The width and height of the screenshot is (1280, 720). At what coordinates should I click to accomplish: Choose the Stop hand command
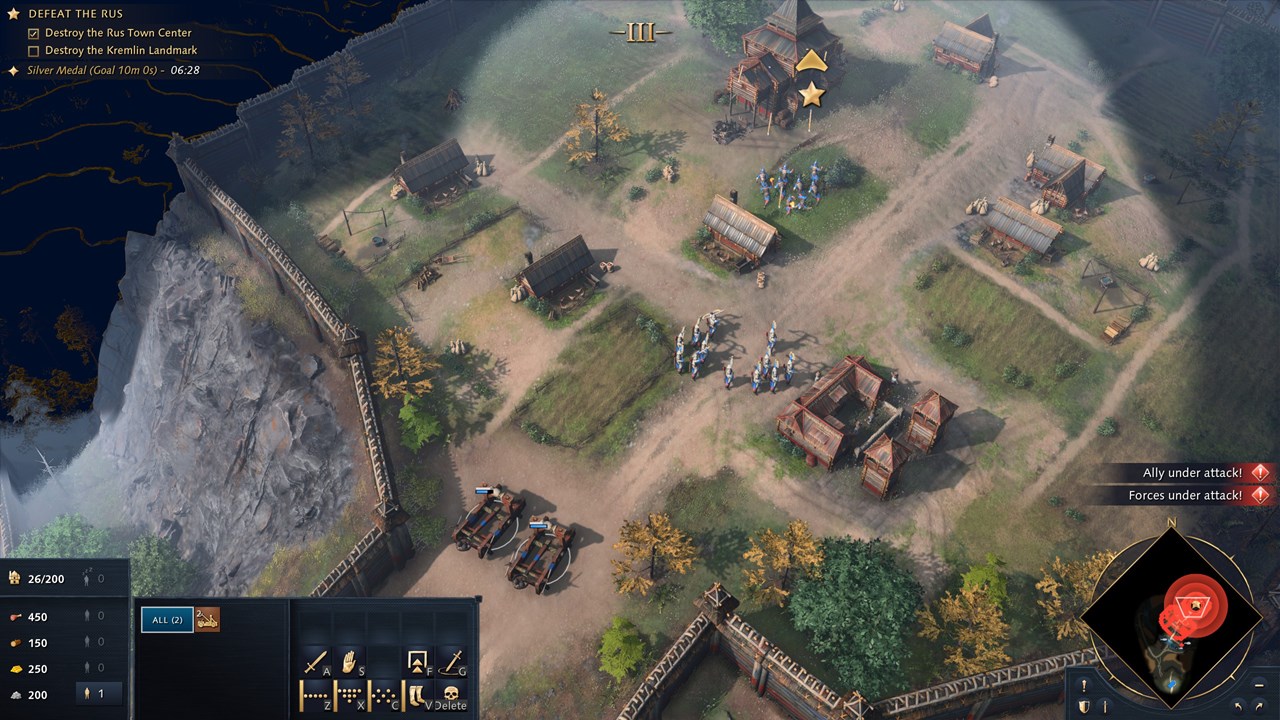tap(350, 661)
